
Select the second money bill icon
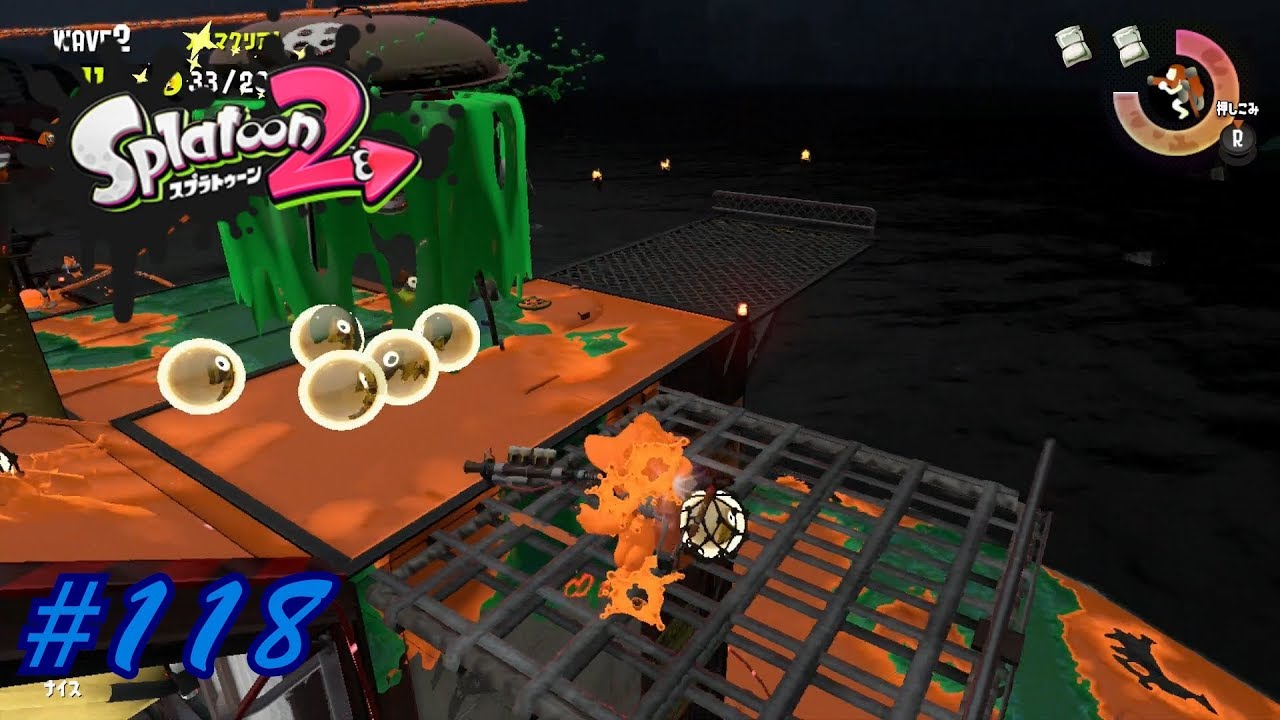pyautogui.click(x=1130, y=47)
